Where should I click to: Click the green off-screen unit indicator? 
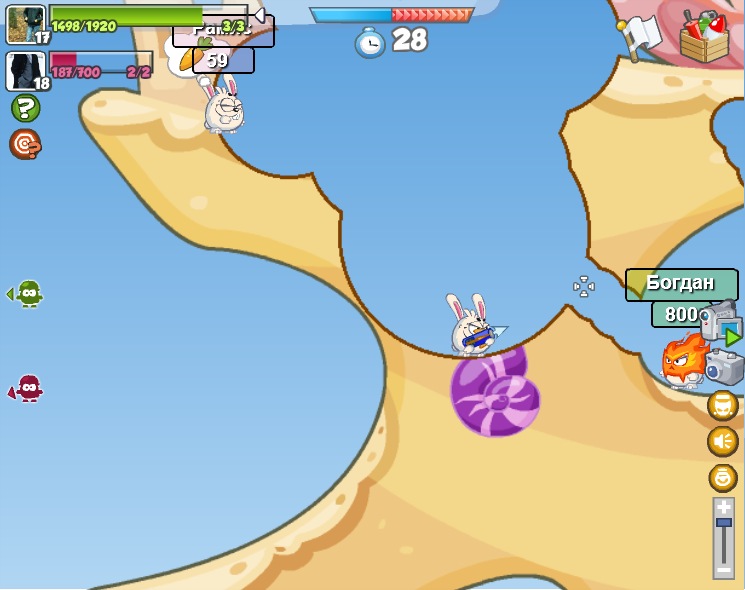27,294
